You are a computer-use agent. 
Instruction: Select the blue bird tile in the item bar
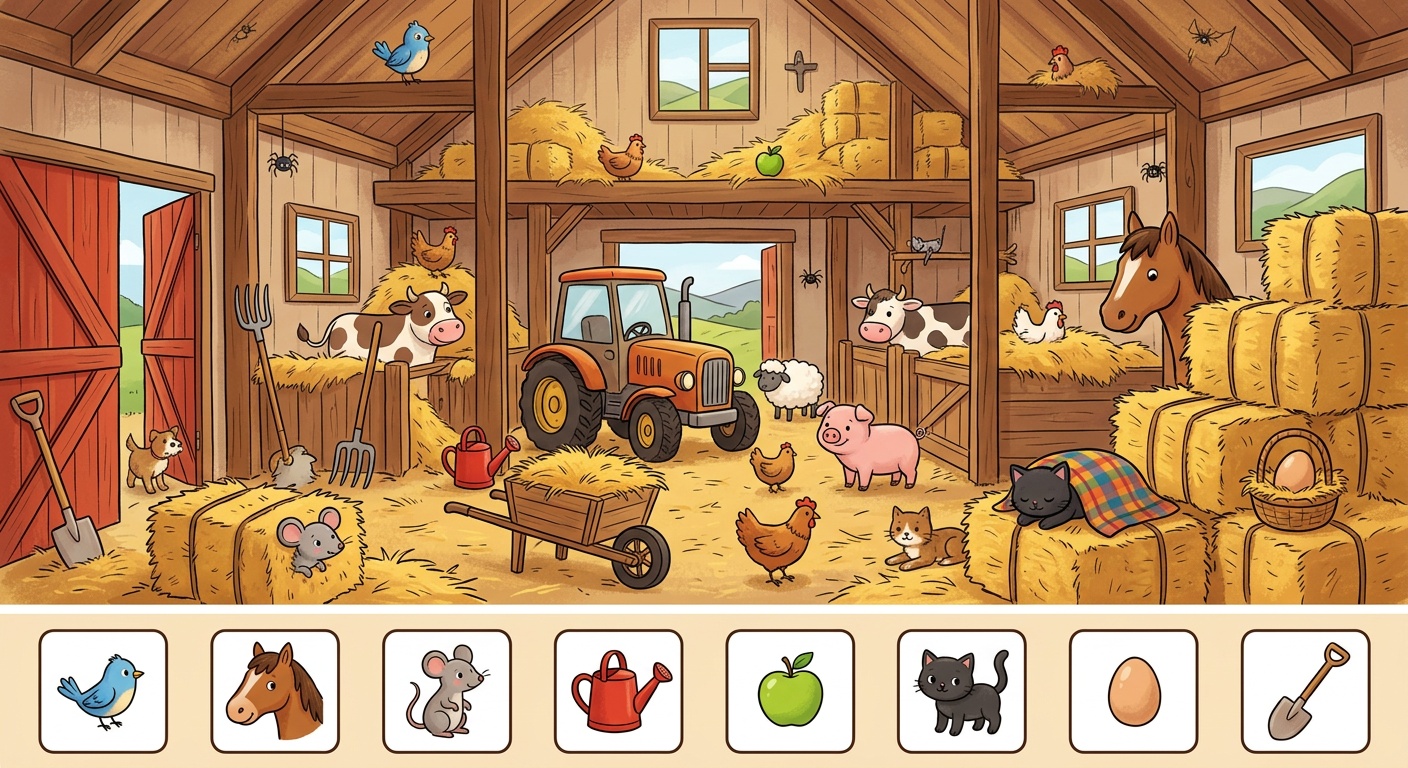point(103,691)
